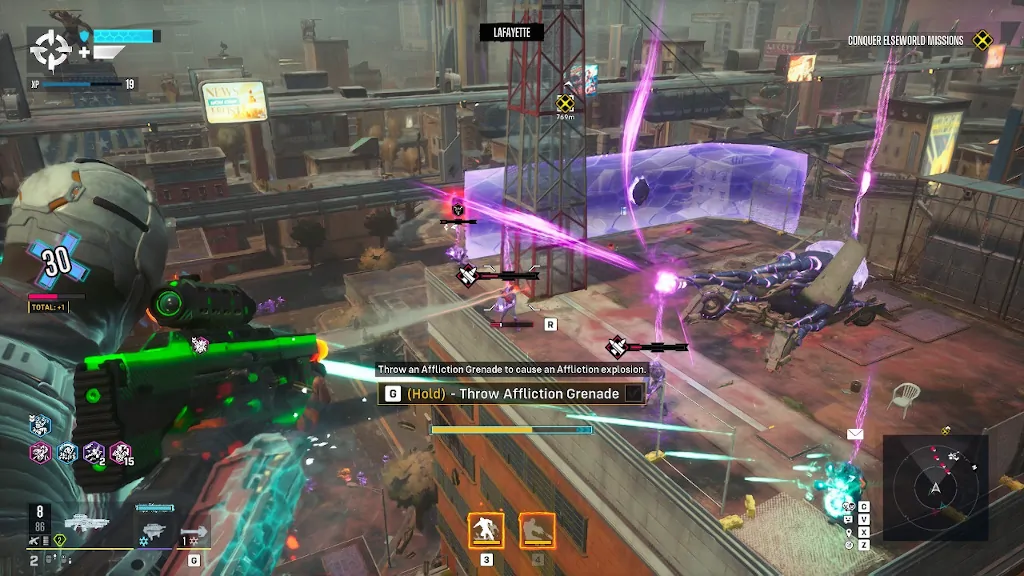1024x576 pixels.
Task: Activate the first orange squad ability icon
Action: [x=486, y=530]
